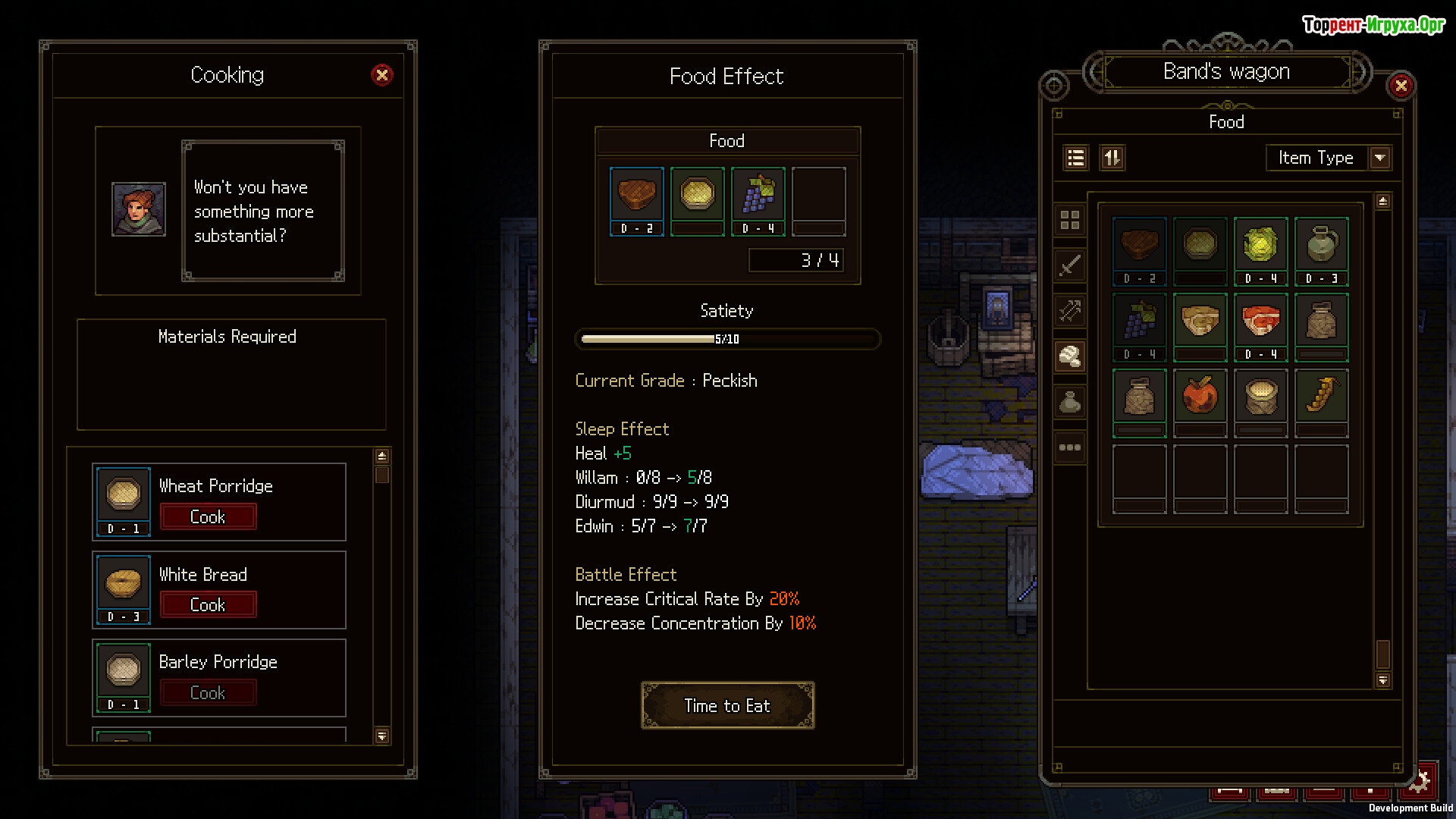Select the pouch materials category tab
The height and width of the screenshot is (819, 1456).
point(1070,402)
